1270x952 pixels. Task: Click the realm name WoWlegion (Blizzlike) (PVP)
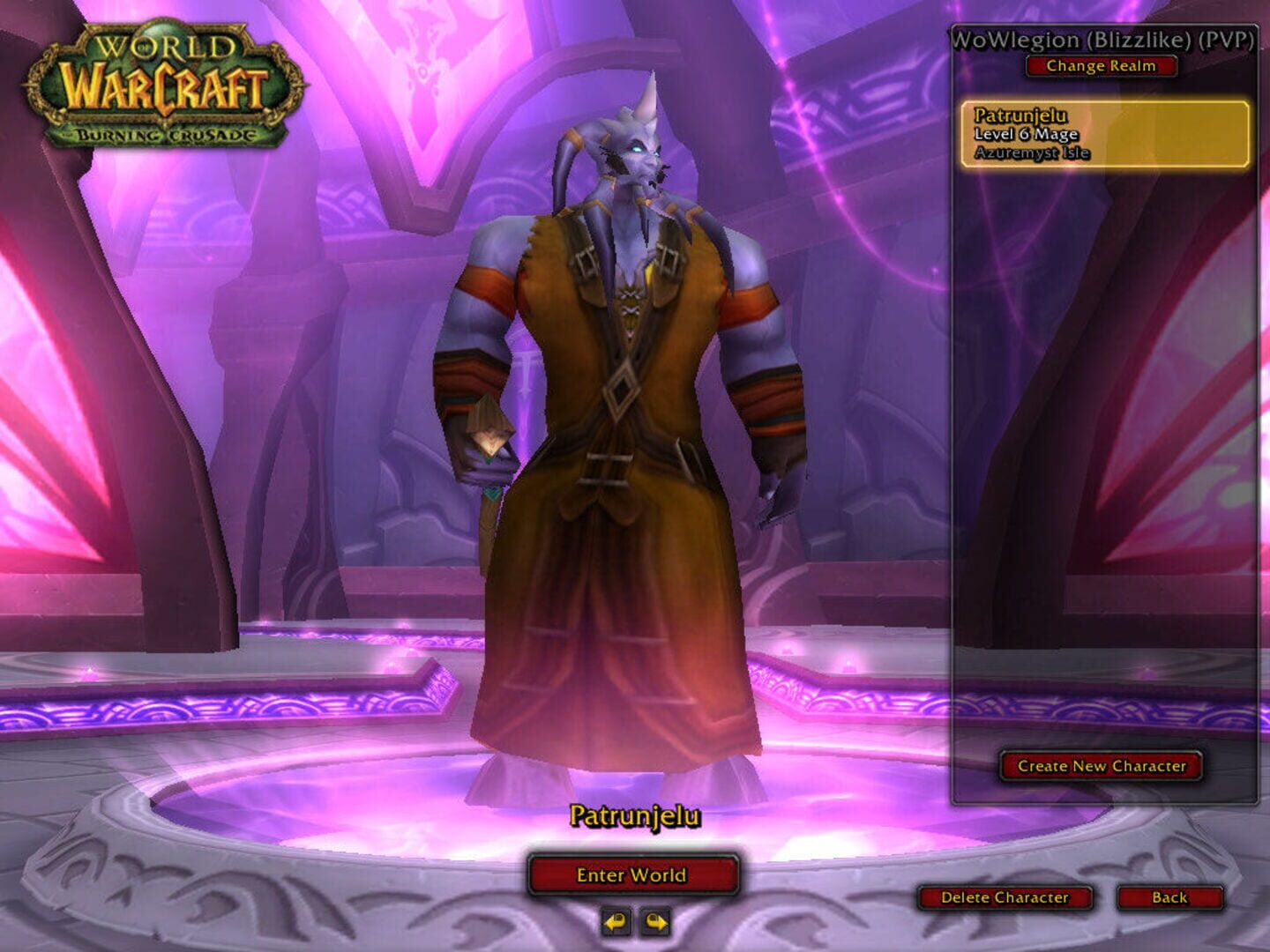click(1102, 38)
